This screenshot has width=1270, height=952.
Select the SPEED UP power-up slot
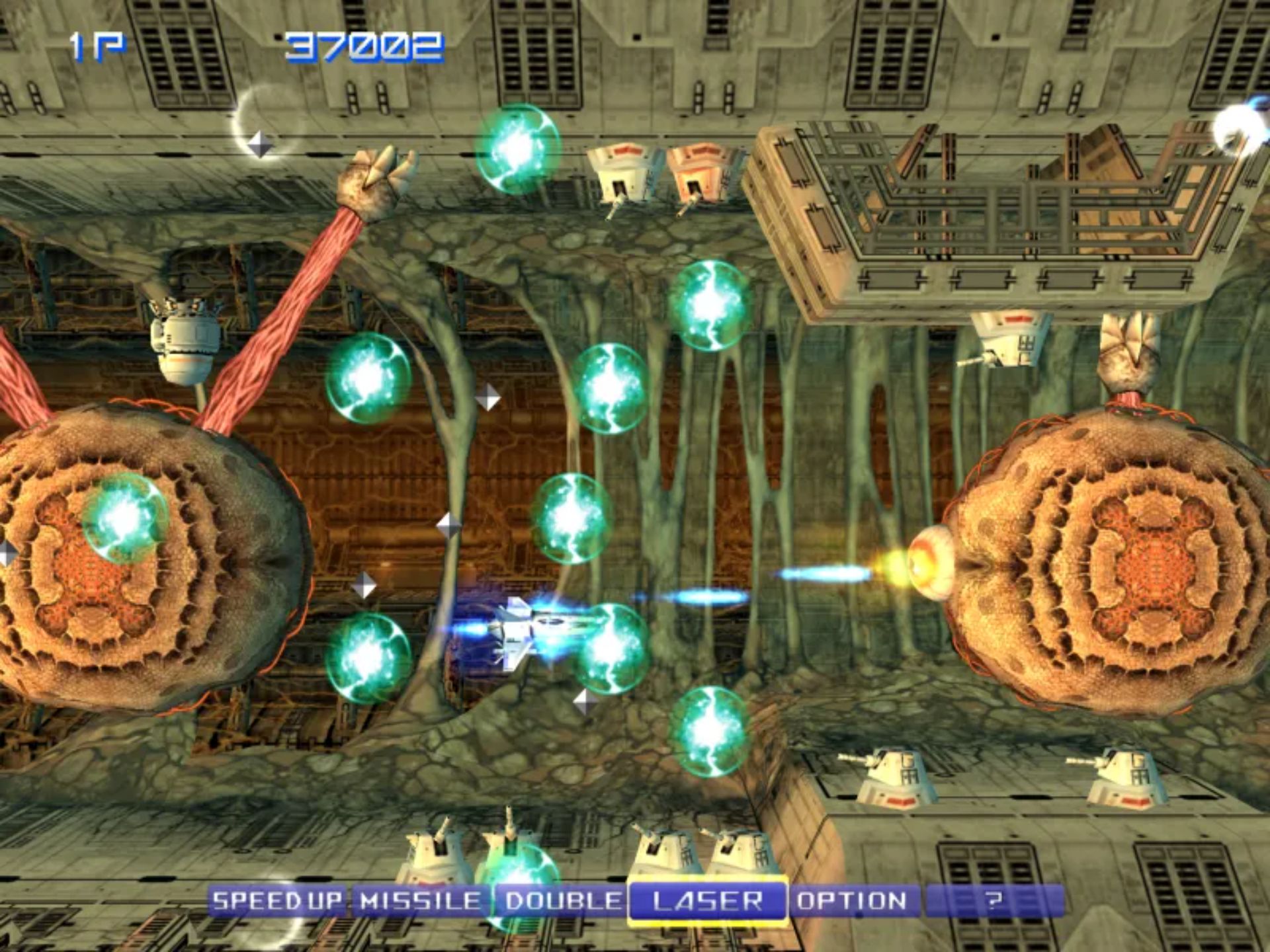tap(277, 900)
